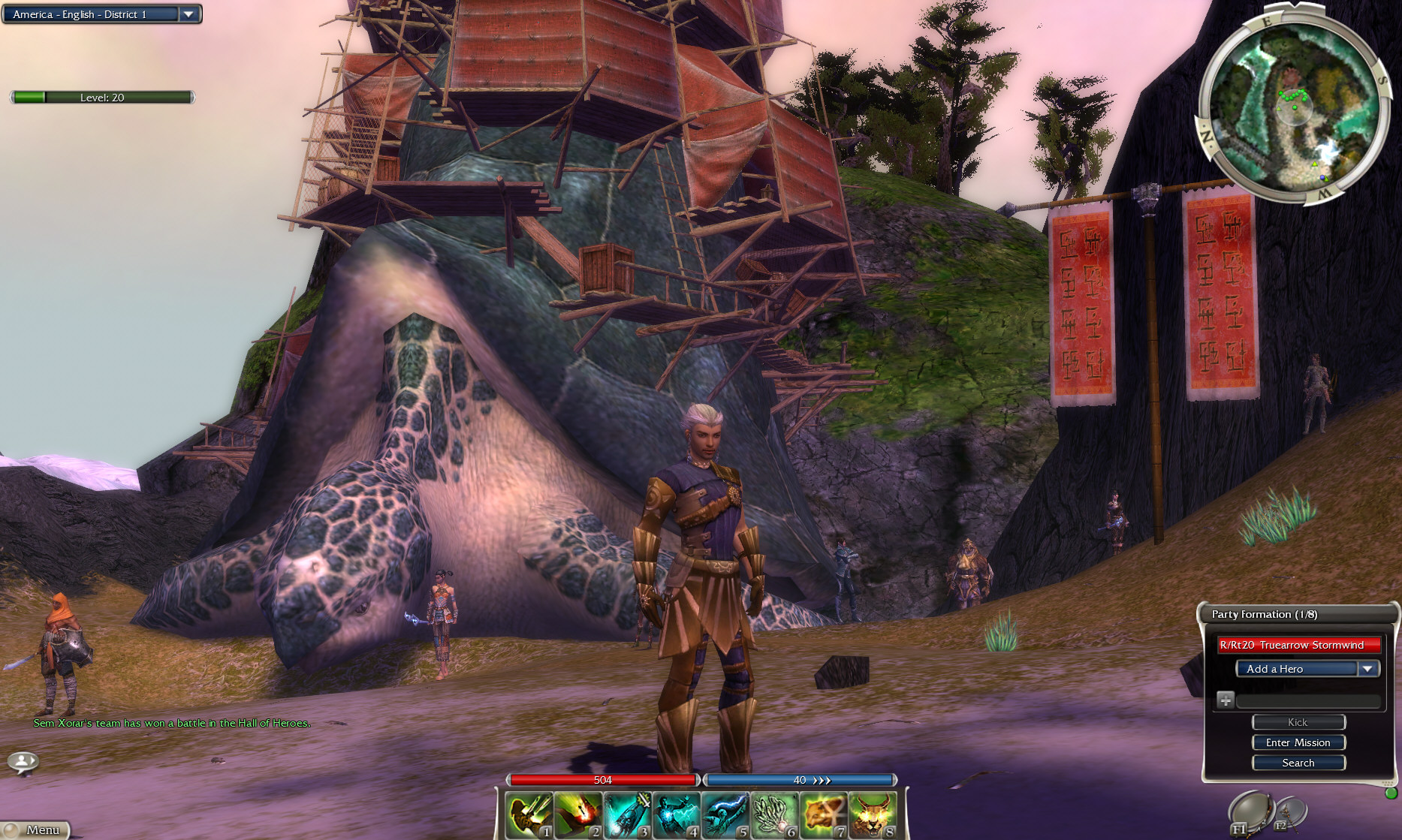Click the plus button to invite a player

(1225, 700)
